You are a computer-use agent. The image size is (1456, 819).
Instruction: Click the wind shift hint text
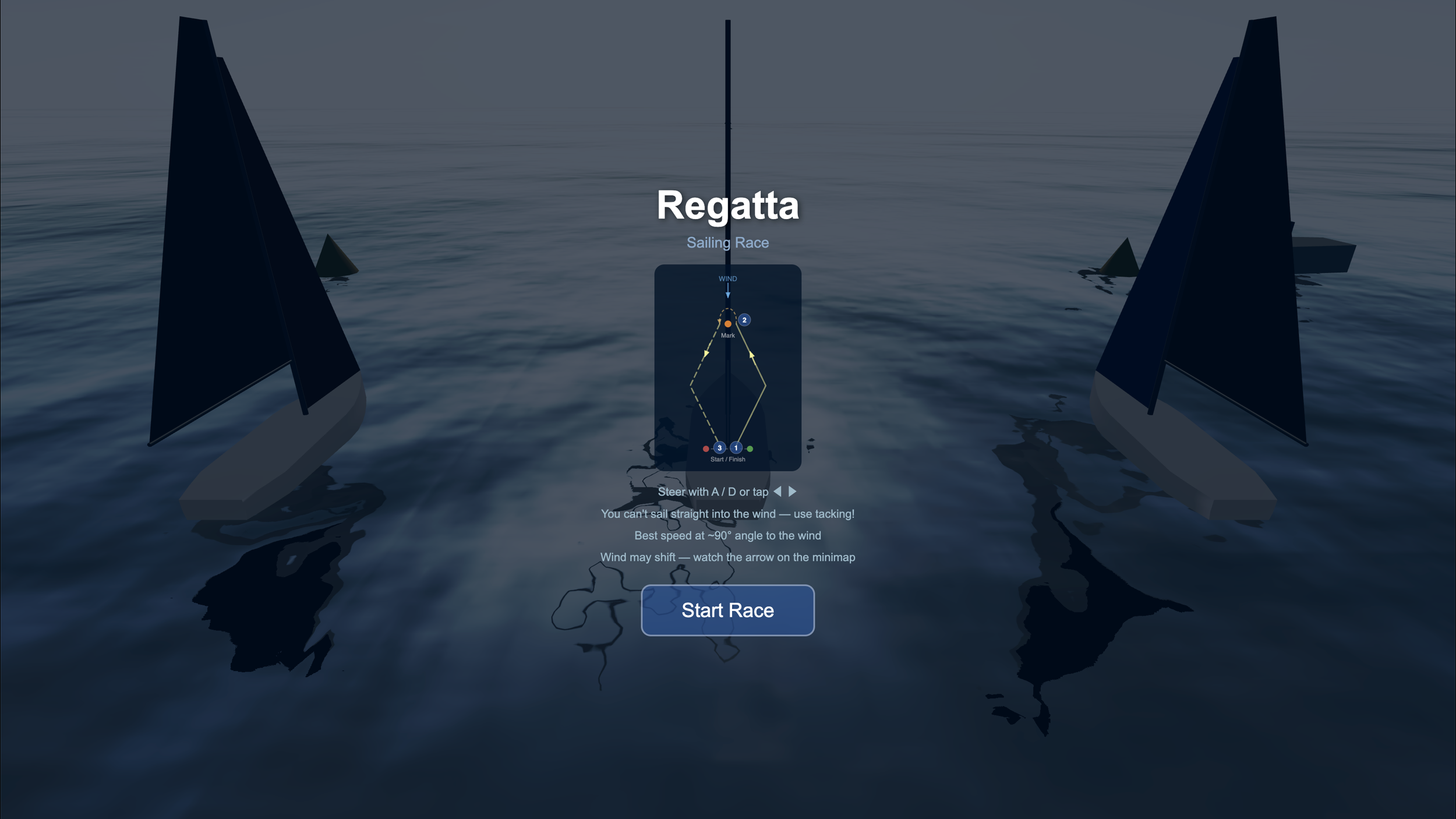coord(728,557)
